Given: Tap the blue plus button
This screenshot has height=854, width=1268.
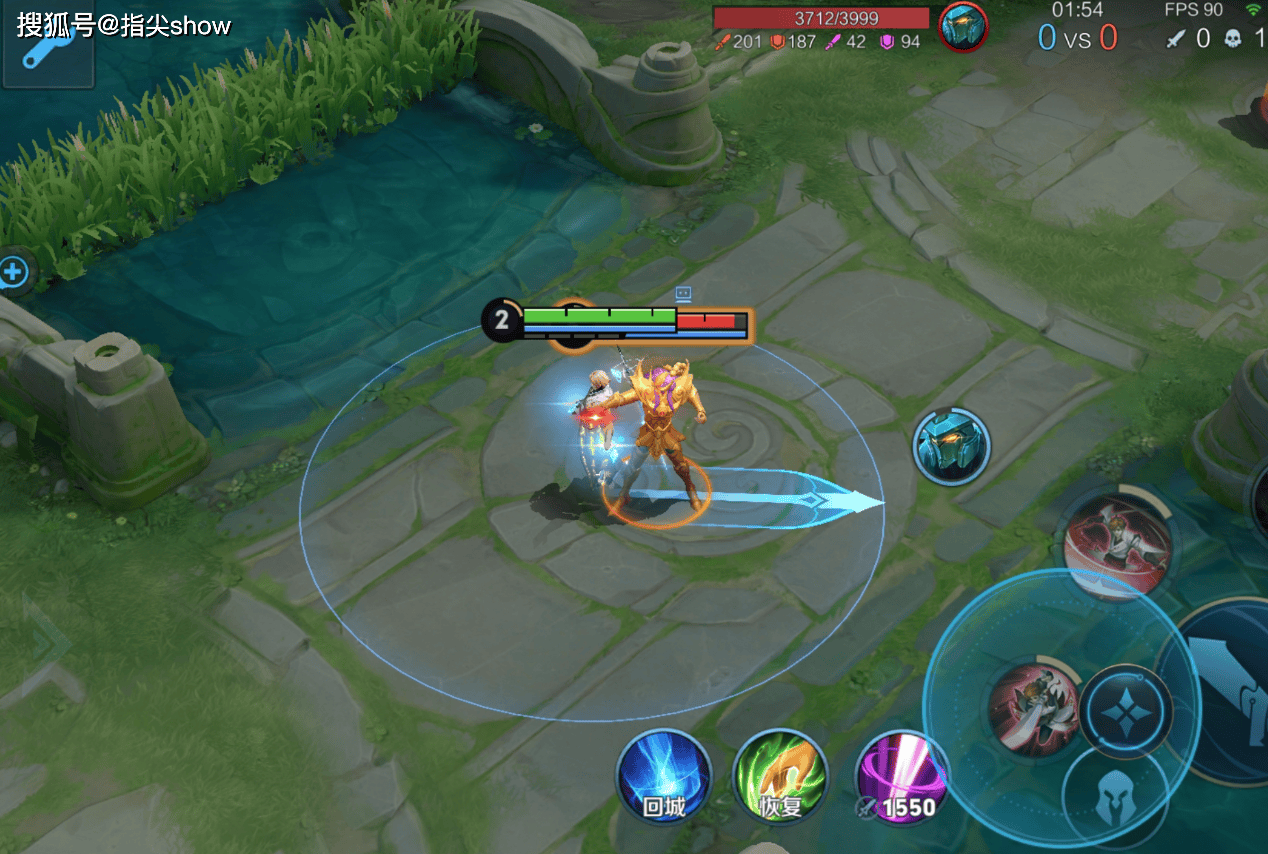Looking at the screenshot, I should tap(13, 271).
